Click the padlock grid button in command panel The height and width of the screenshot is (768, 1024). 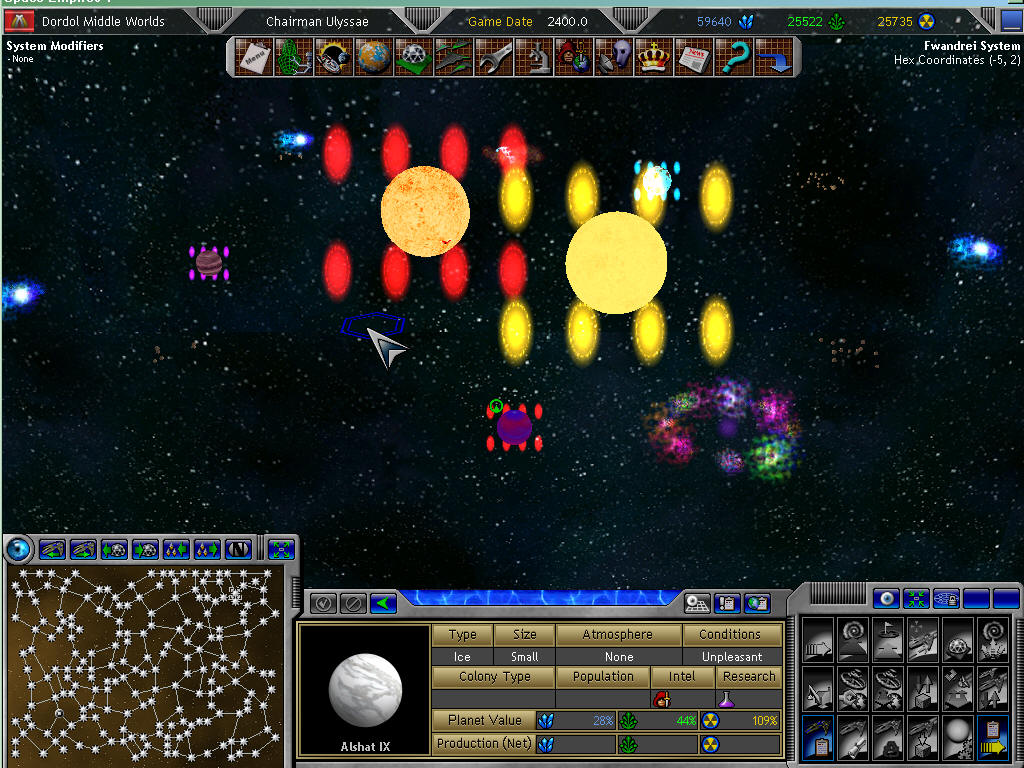pyautogui.click(x=946, y=599)
